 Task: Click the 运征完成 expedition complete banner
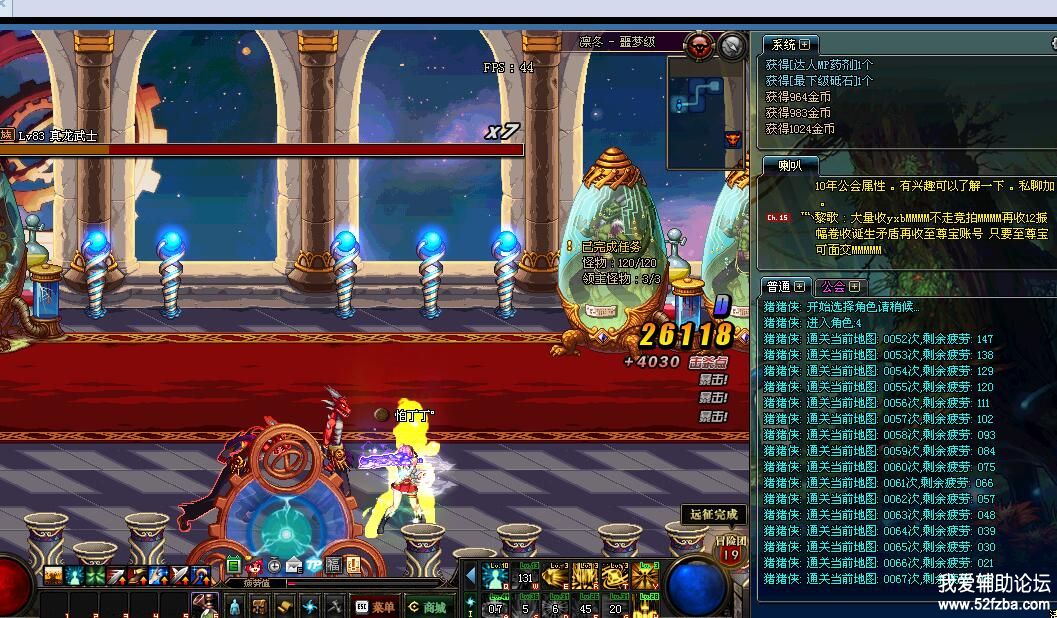714,514
